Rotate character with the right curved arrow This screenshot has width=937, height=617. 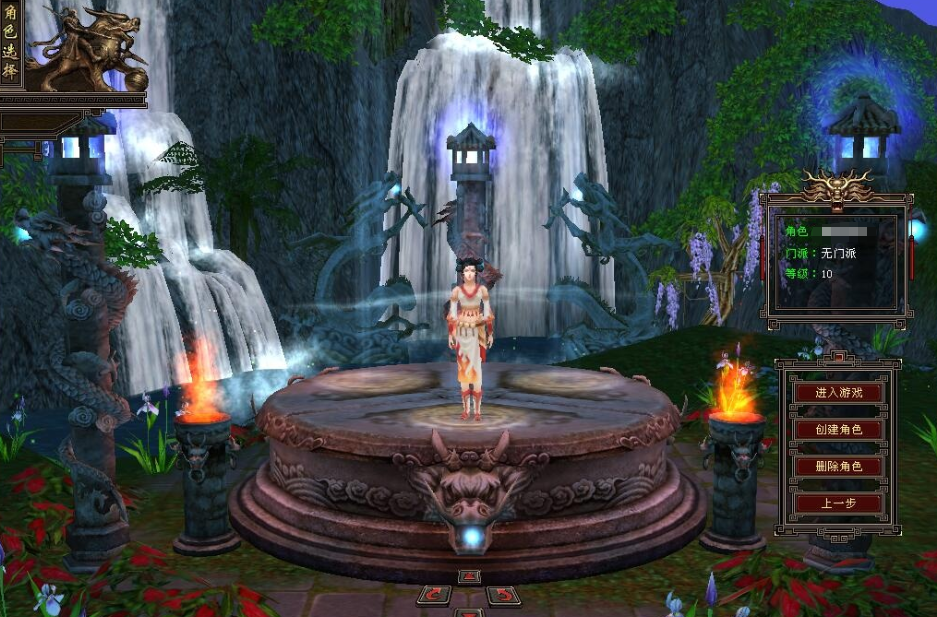pos(503,595)
